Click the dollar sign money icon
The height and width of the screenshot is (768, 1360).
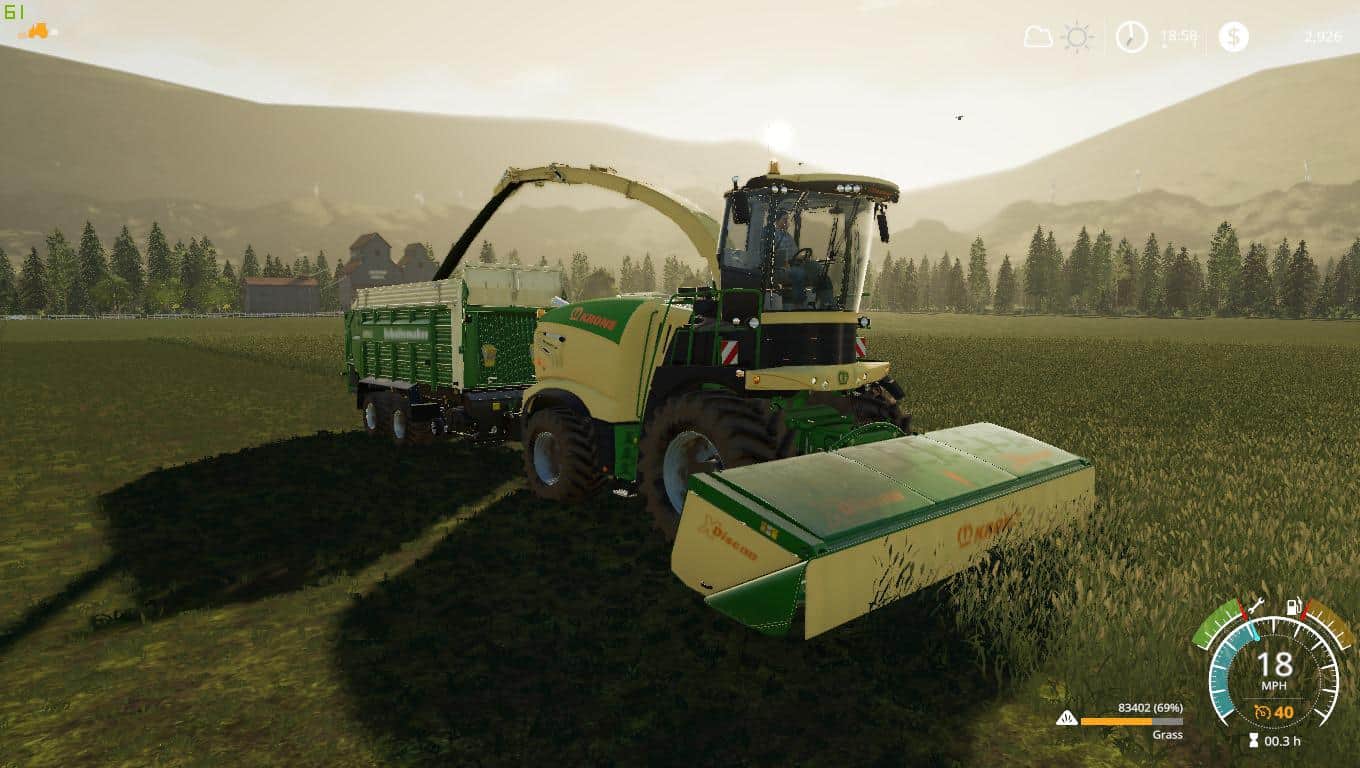pos(1232,37)
